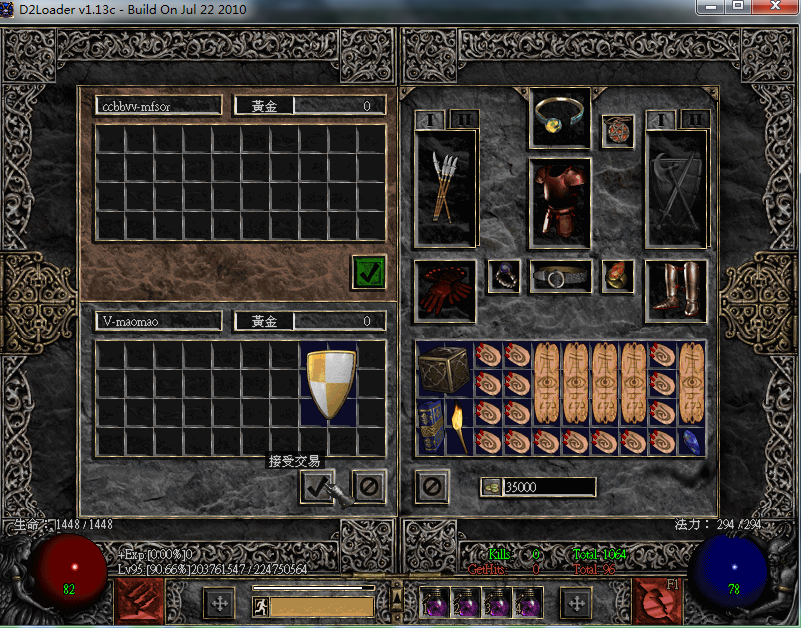Cancel the trade beside the accept checkmark
The image size is (801, 628).
[x=369, y=487]
